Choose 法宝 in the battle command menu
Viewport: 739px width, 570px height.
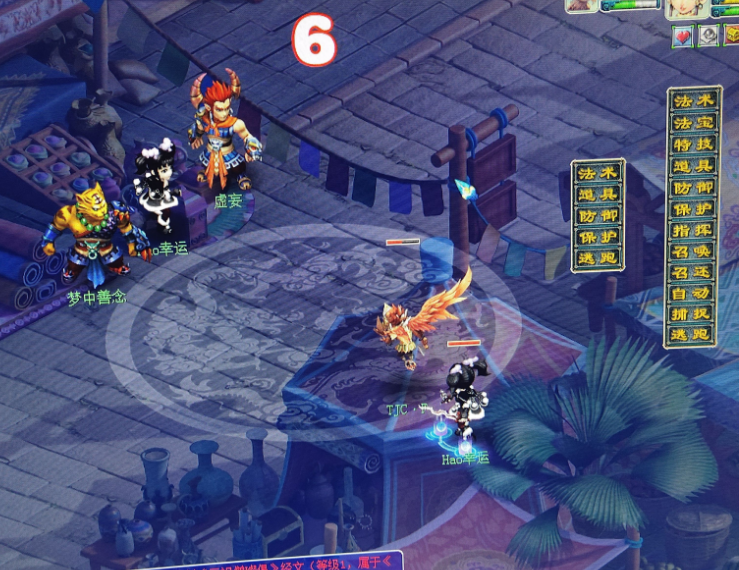pyautogui.click(x=693, y=122)
